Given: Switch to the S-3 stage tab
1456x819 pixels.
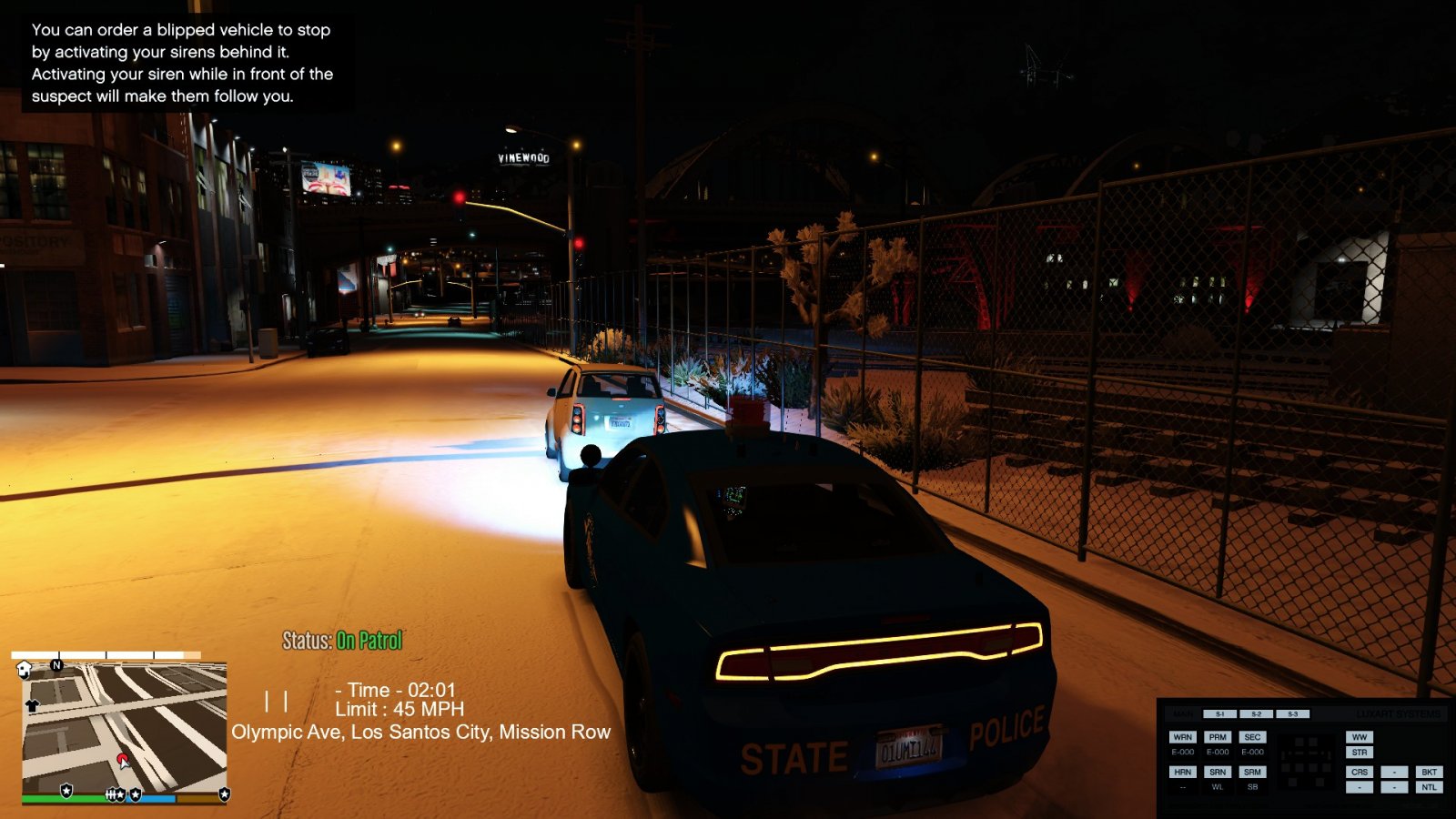Looking at the screenshot, I should coord(1292,714).
